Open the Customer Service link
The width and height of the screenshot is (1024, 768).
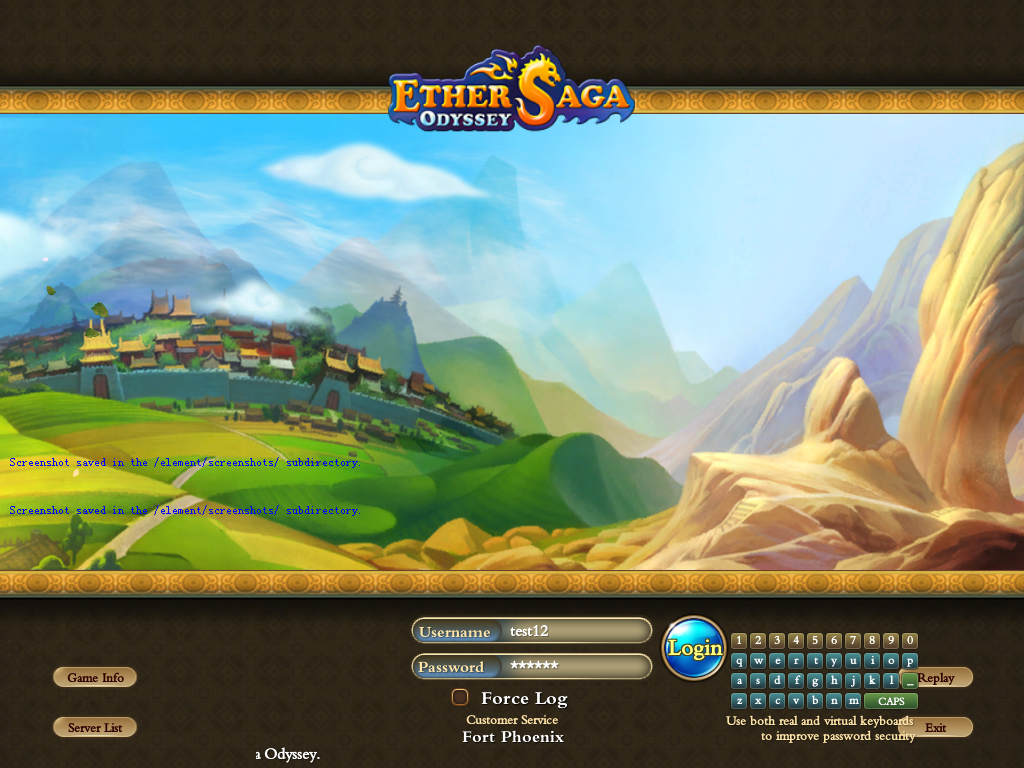tap(512, 720)
